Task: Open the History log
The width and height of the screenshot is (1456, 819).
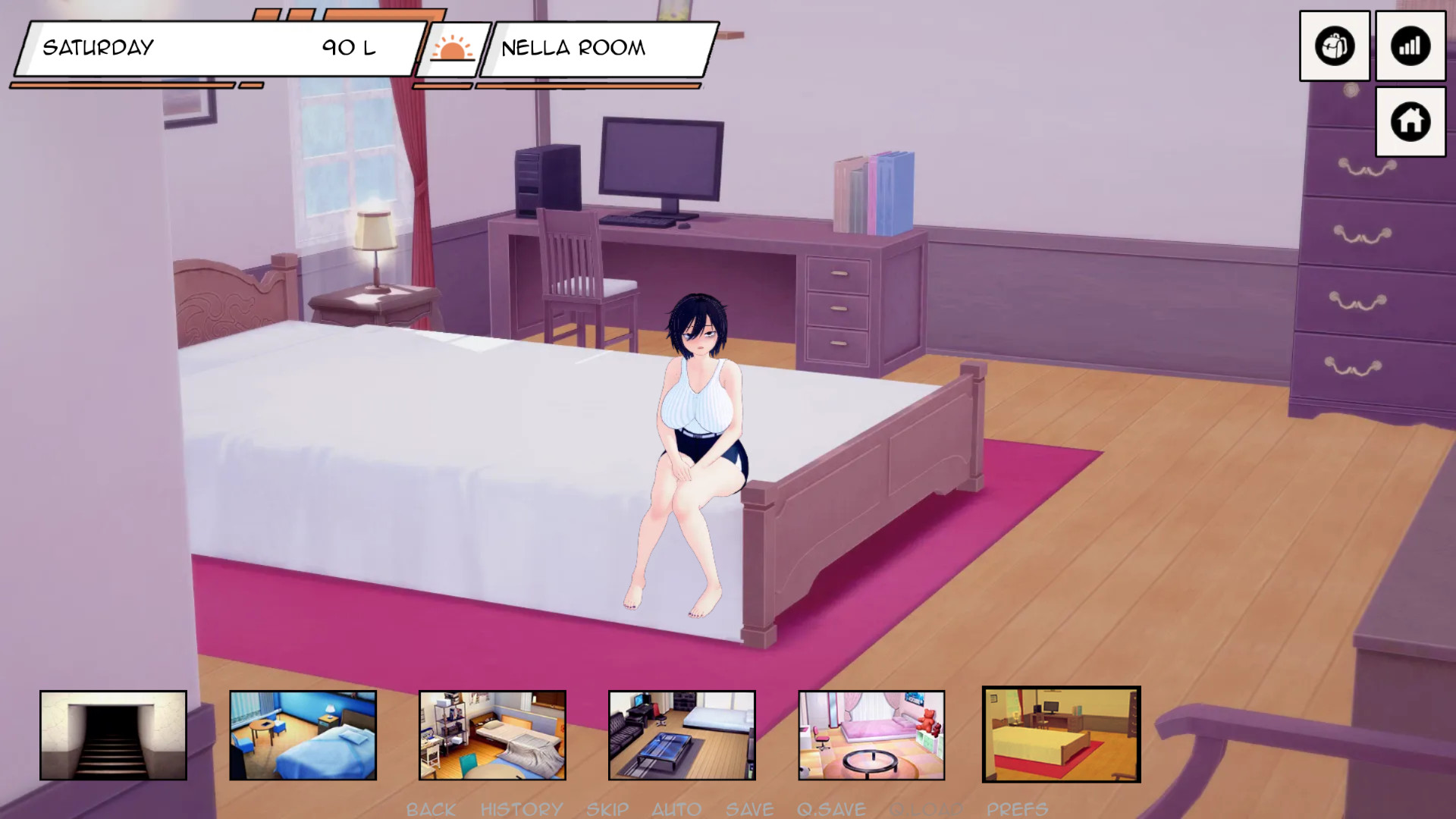Action: tap(522, 809)
